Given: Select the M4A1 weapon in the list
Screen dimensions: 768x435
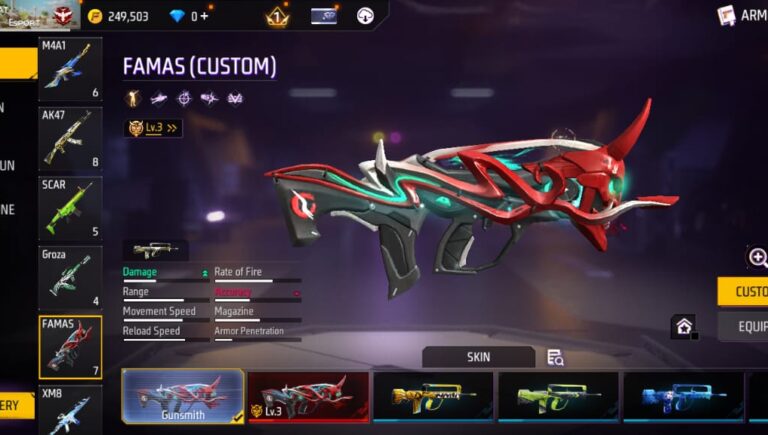Looking at the screenshot, I should coord(70,69).
